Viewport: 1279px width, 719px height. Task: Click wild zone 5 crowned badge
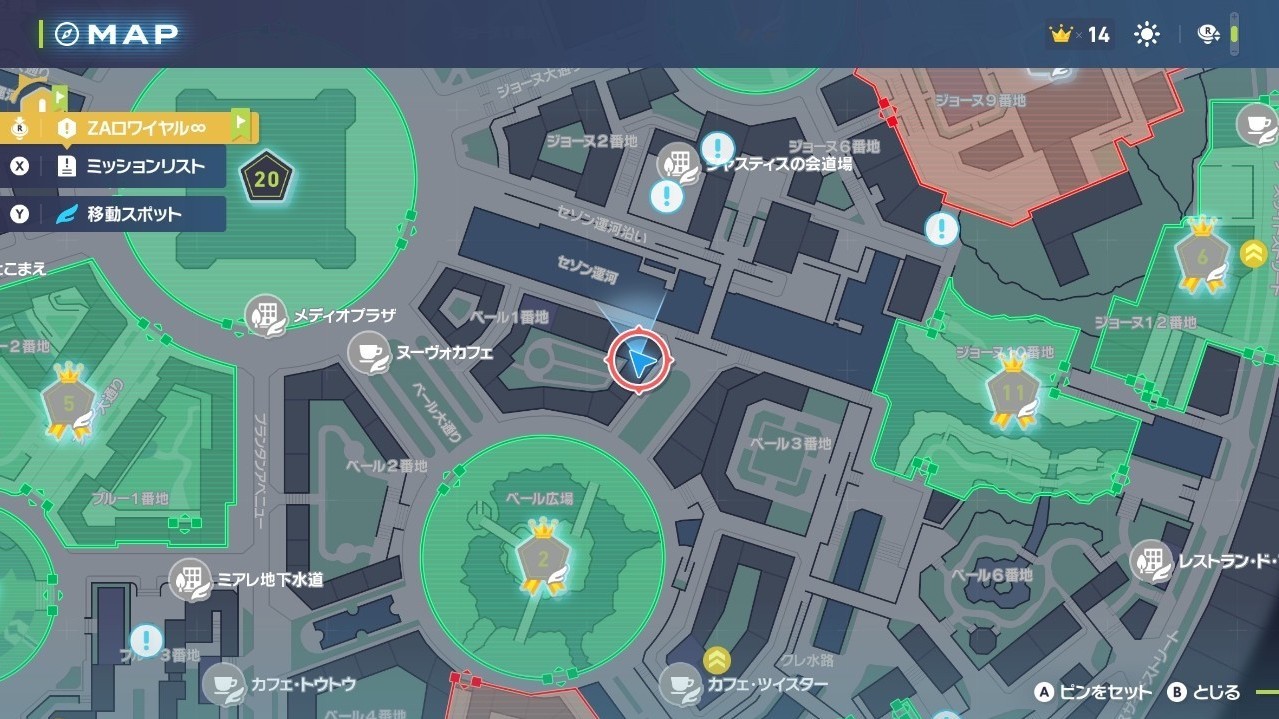[x=68, y=404]
